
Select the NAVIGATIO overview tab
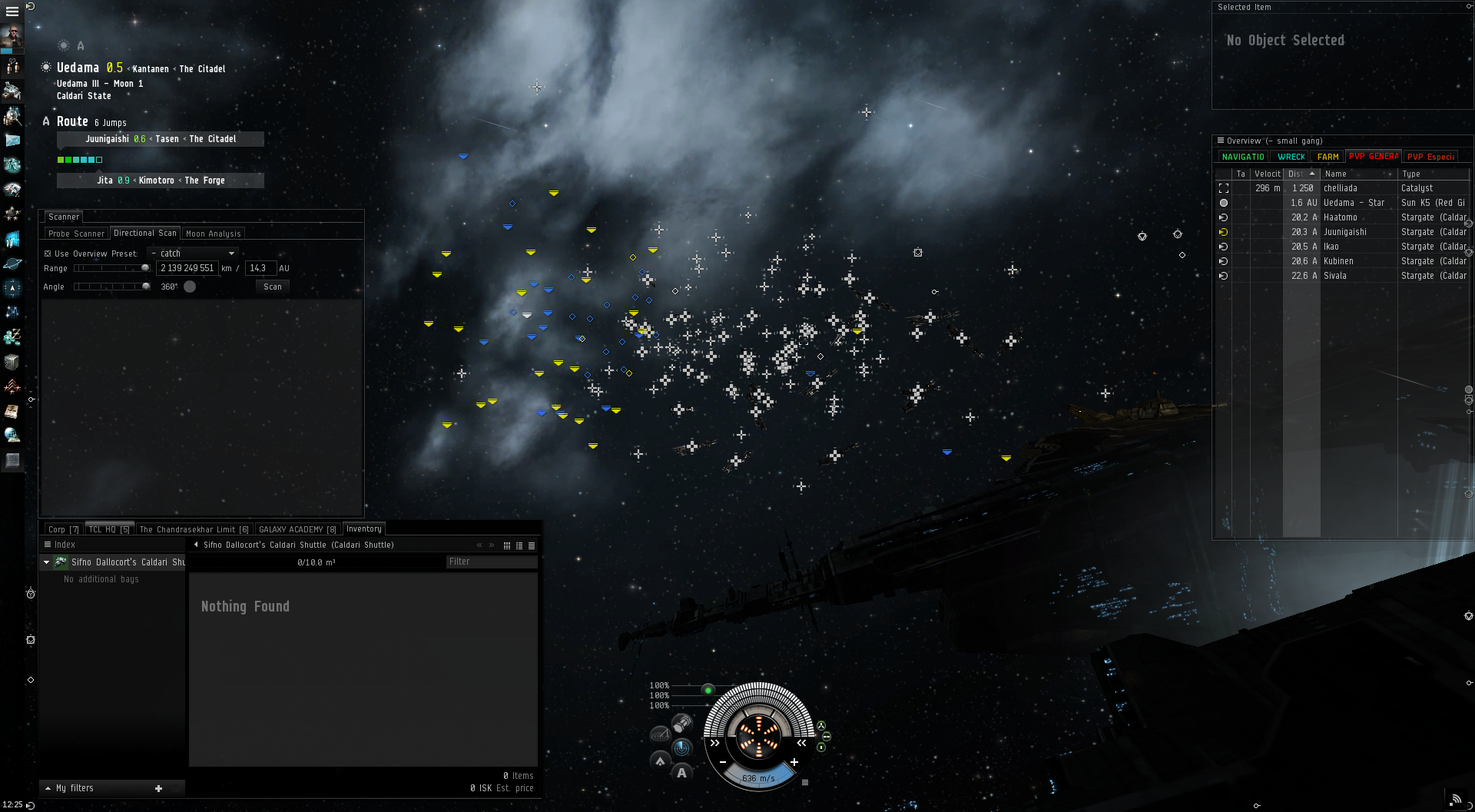click(1242, 157)
